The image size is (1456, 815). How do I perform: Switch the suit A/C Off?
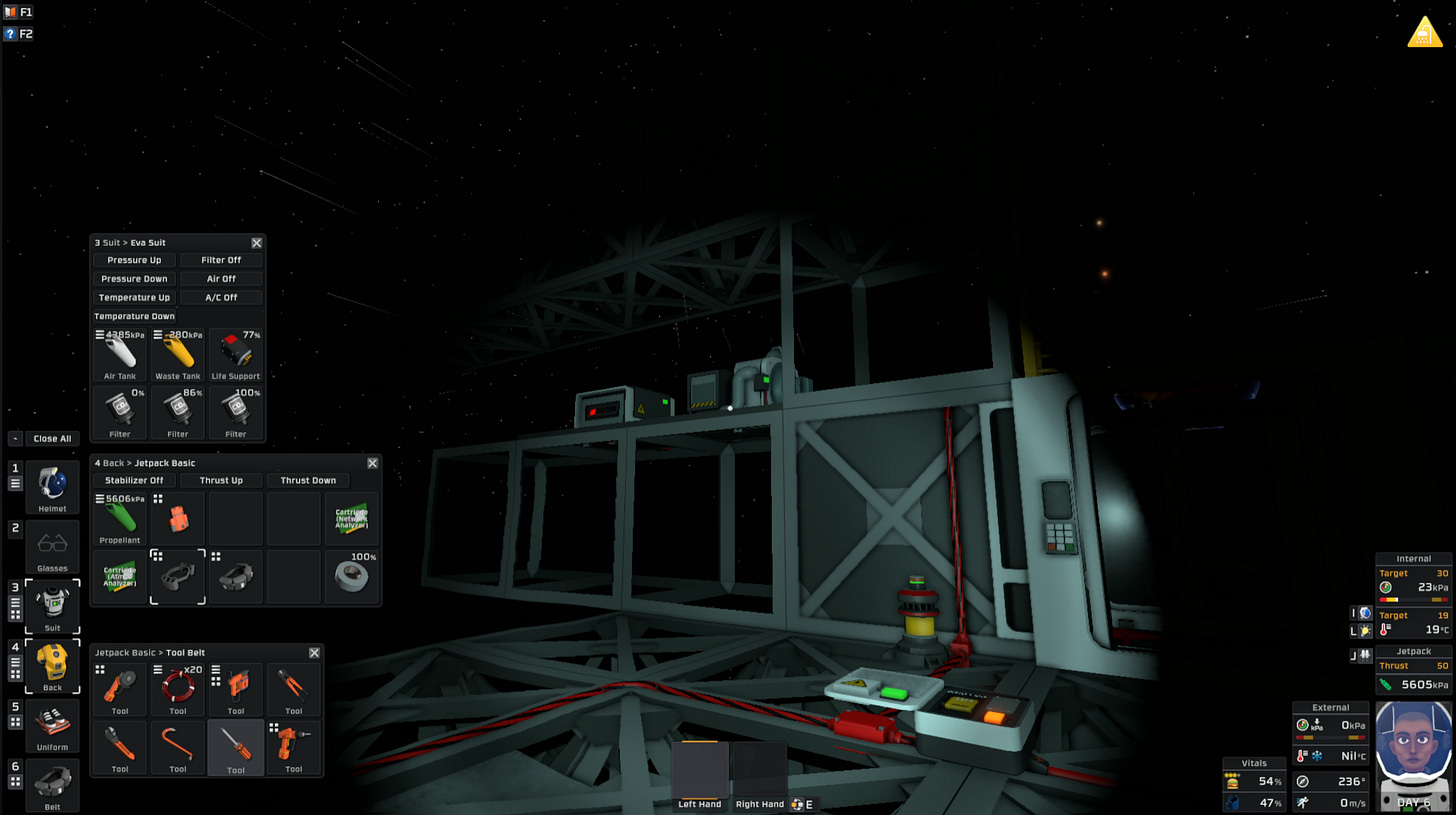coord(221,297)
